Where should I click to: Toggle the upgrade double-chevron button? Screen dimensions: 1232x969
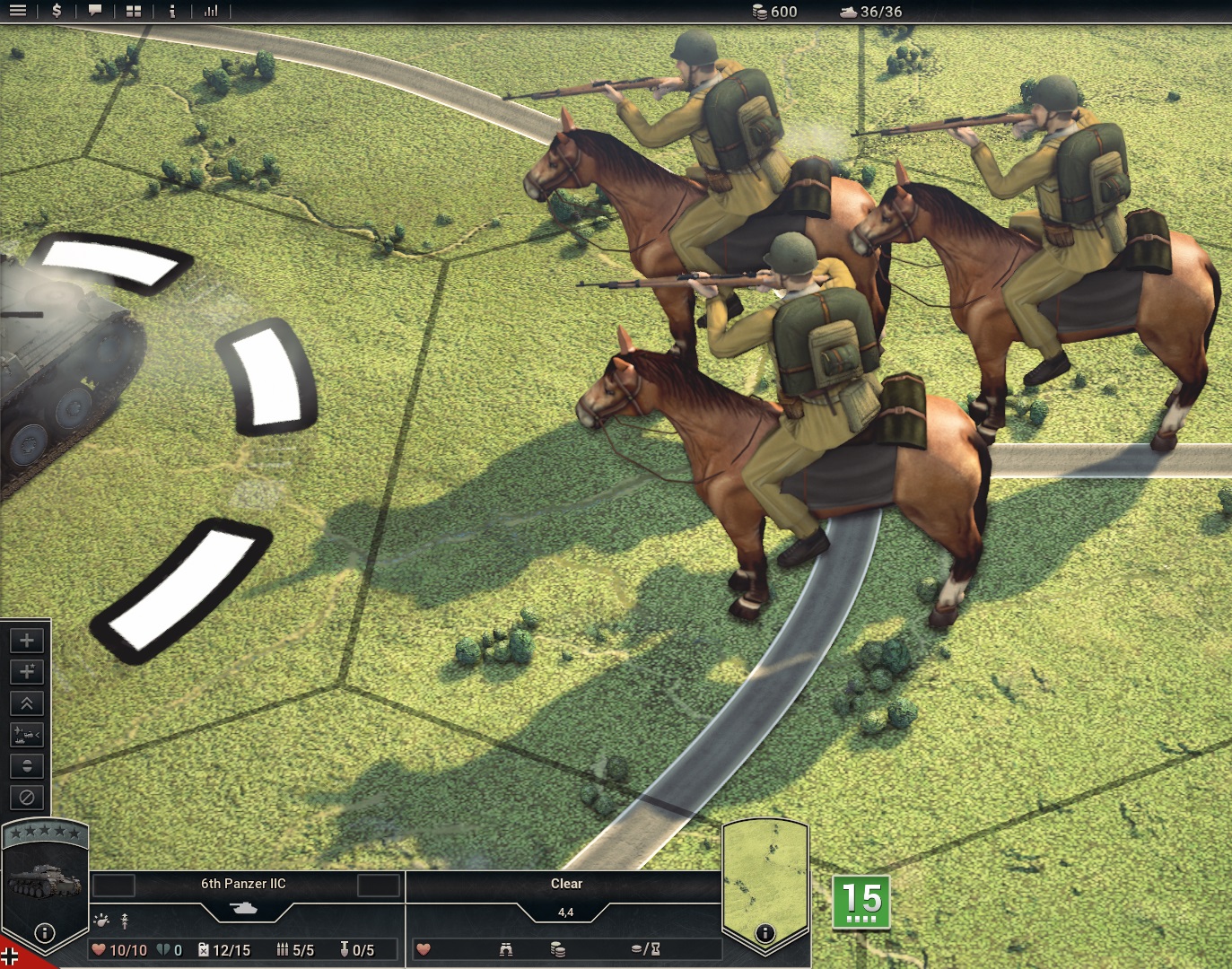coord(26,703)
